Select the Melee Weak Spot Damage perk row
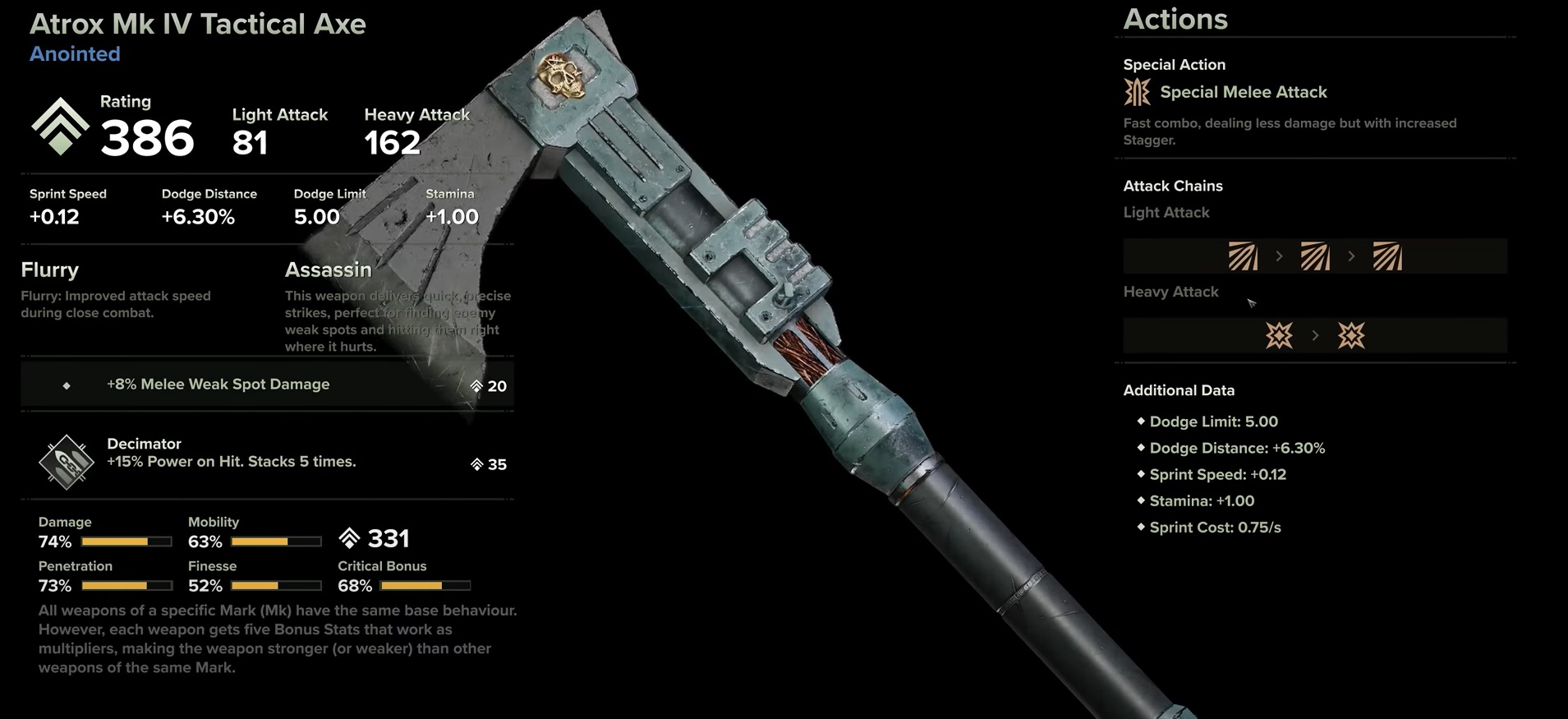The image size is (1568, 719). point(267,385)
